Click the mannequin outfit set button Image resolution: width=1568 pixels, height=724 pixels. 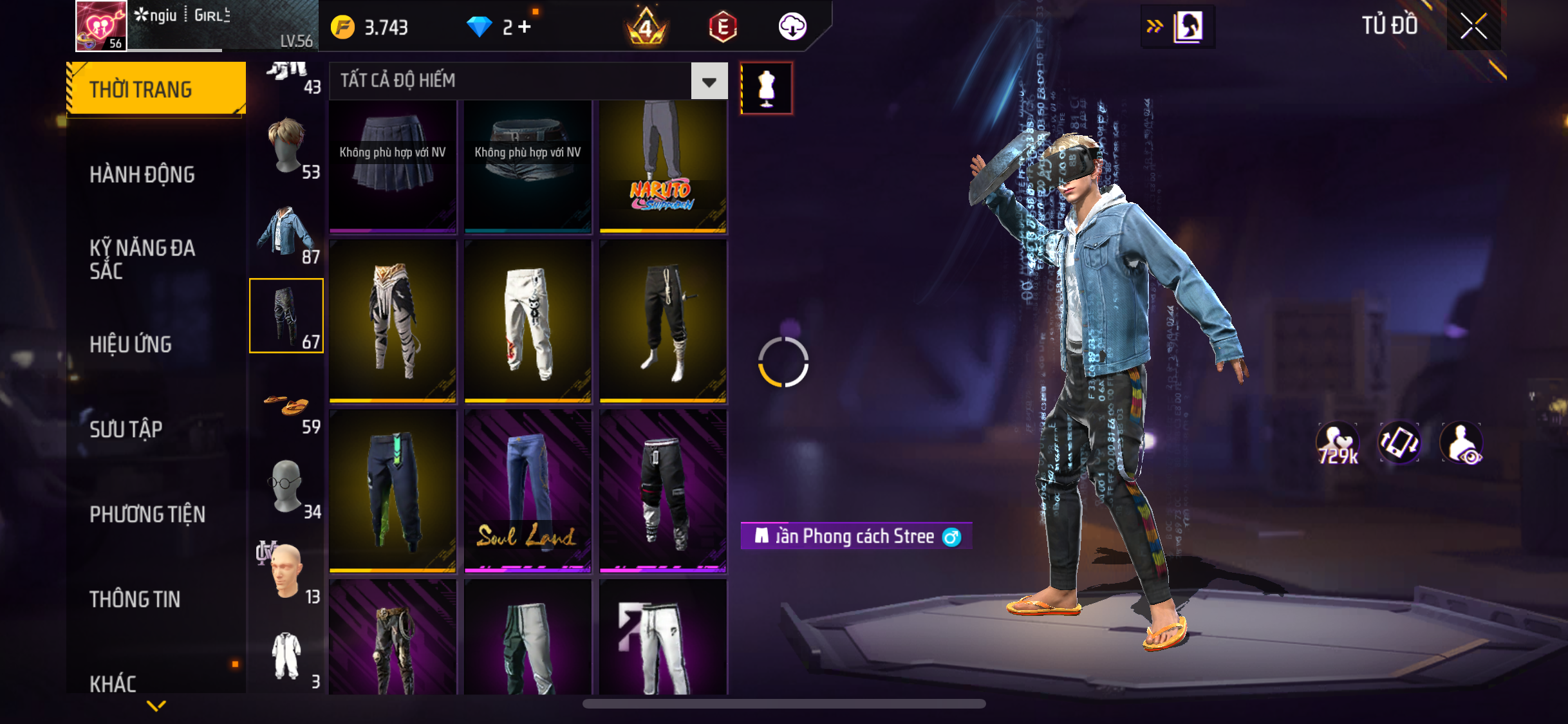pos(766,88)
